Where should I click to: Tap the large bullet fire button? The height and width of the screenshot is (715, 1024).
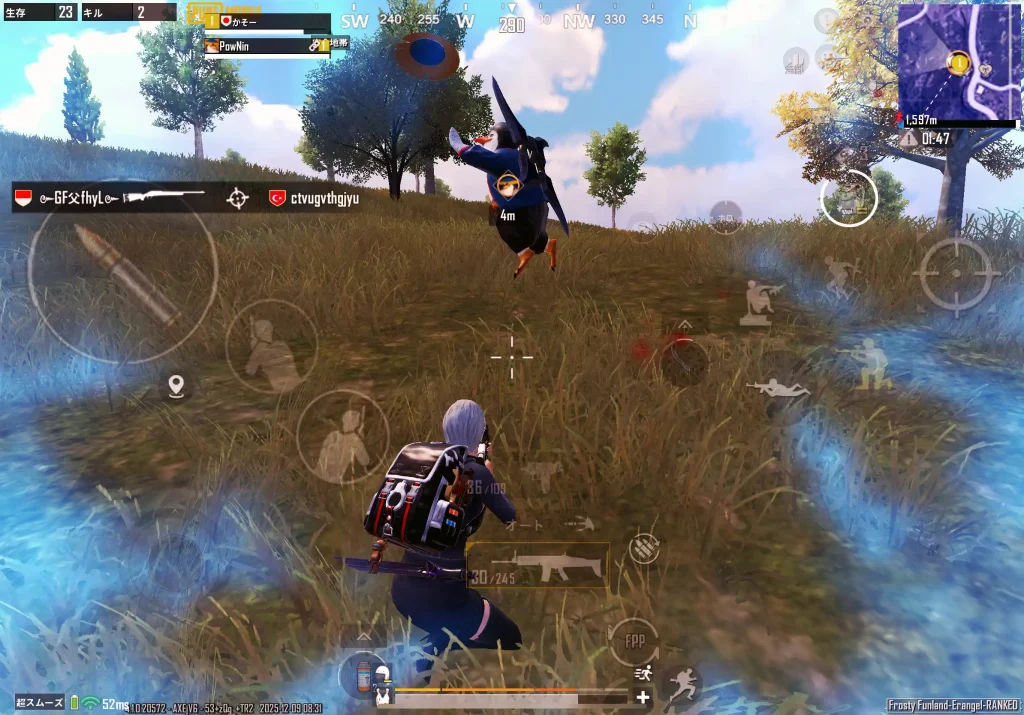tap(122, 268)
